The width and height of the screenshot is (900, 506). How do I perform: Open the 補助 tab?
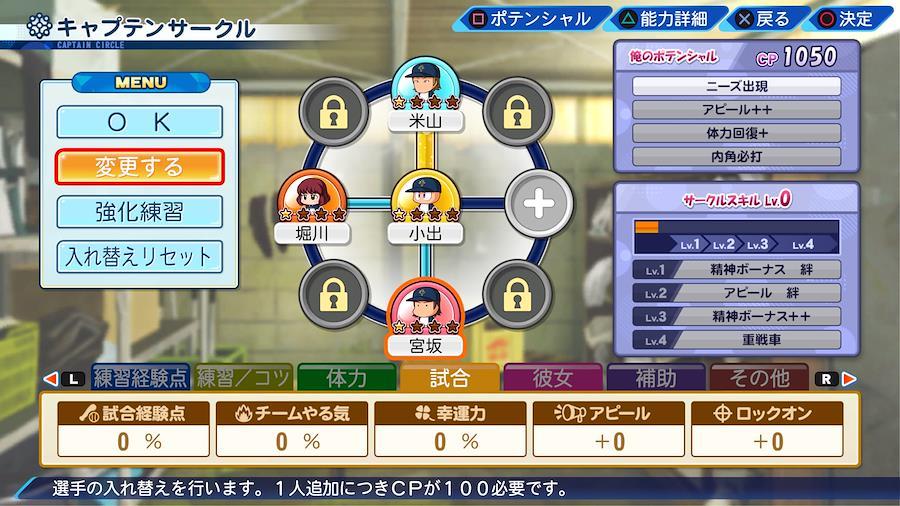coord(656,378)
